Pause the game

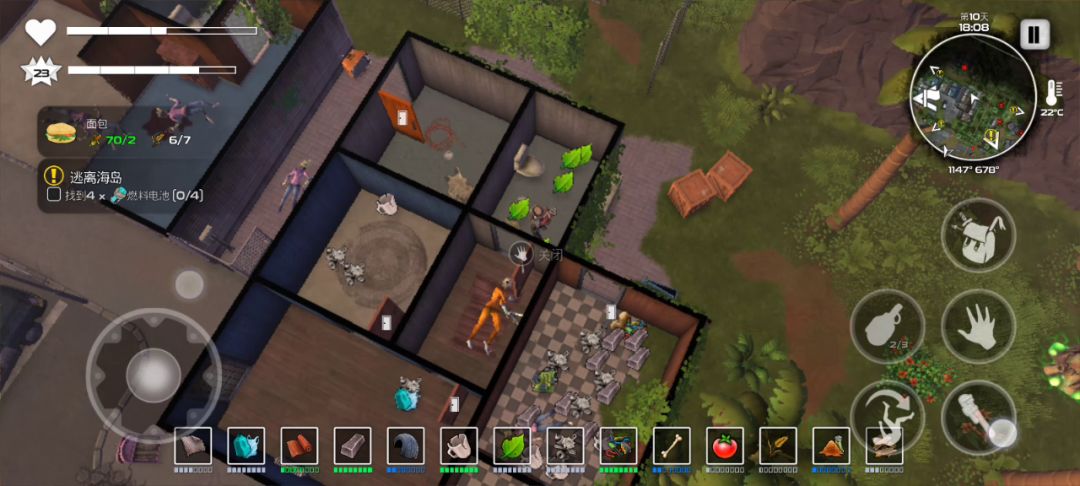[1034, 35]
